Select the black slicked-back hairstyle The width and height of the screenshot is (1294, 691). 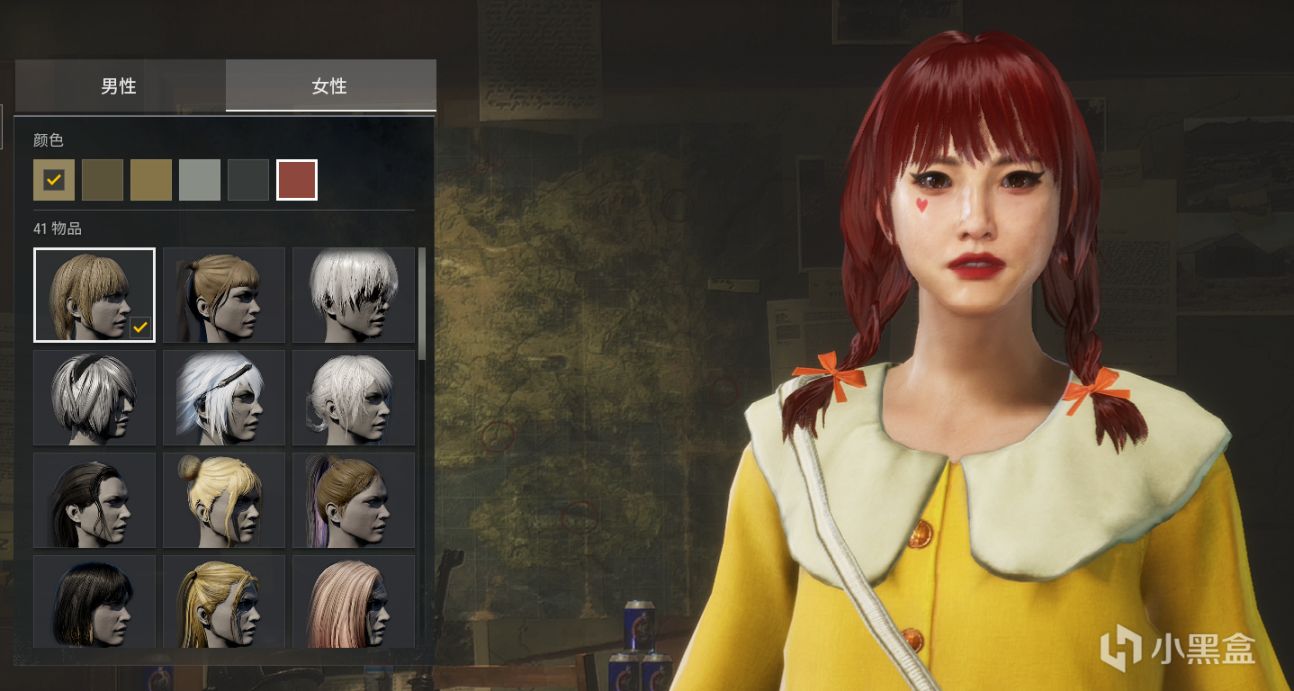94,500
